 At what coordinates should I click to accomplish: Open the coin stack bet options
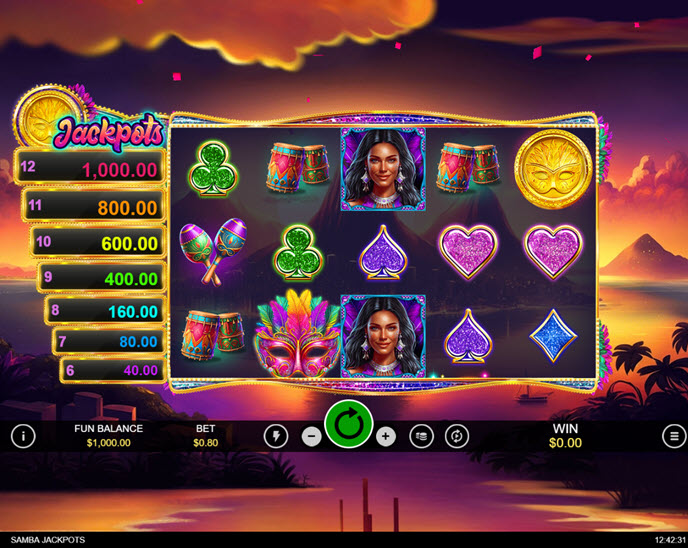tap(421, 436)
